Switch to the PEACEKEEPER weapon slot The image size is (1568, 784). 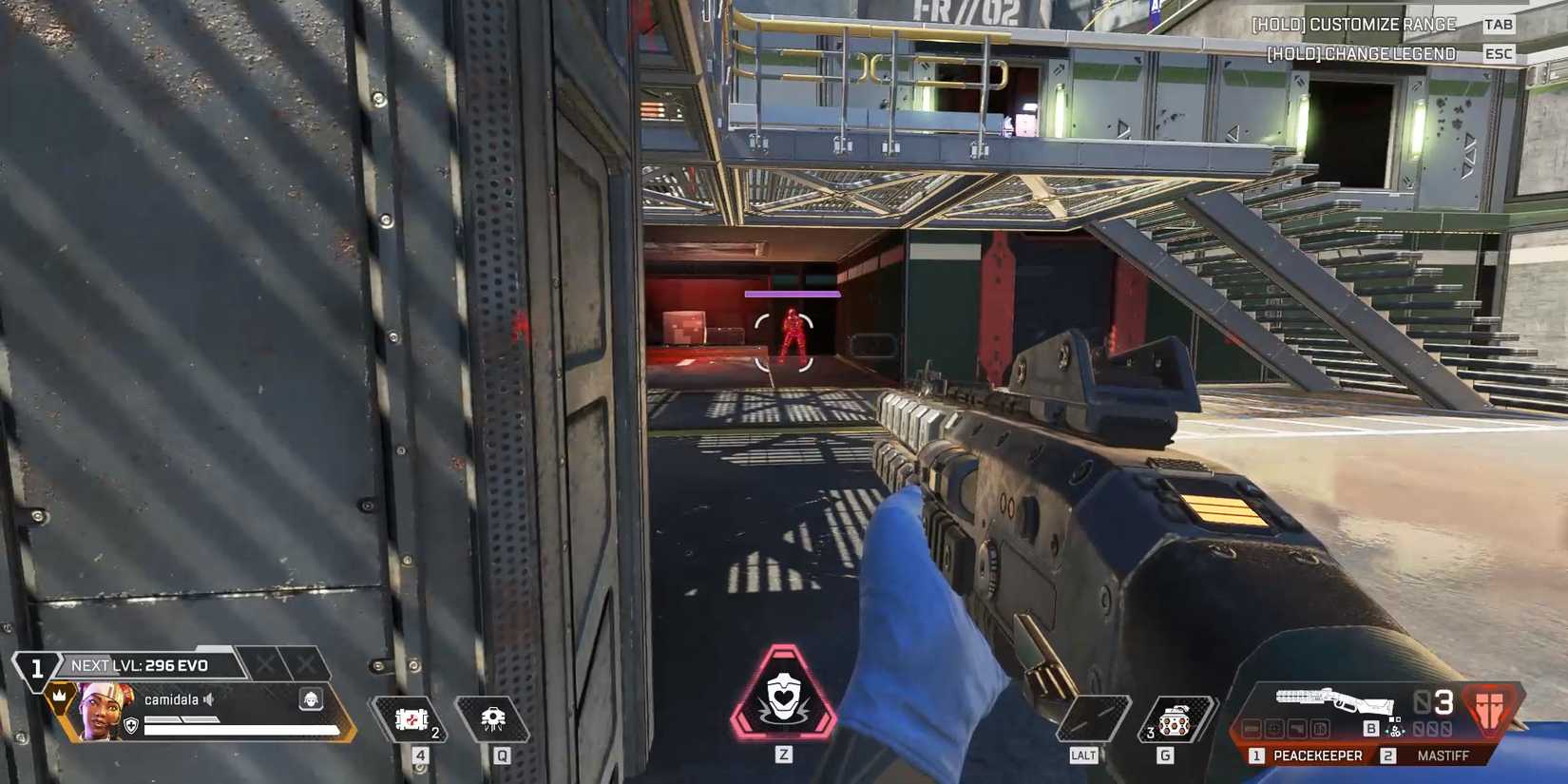(1318, 754)
